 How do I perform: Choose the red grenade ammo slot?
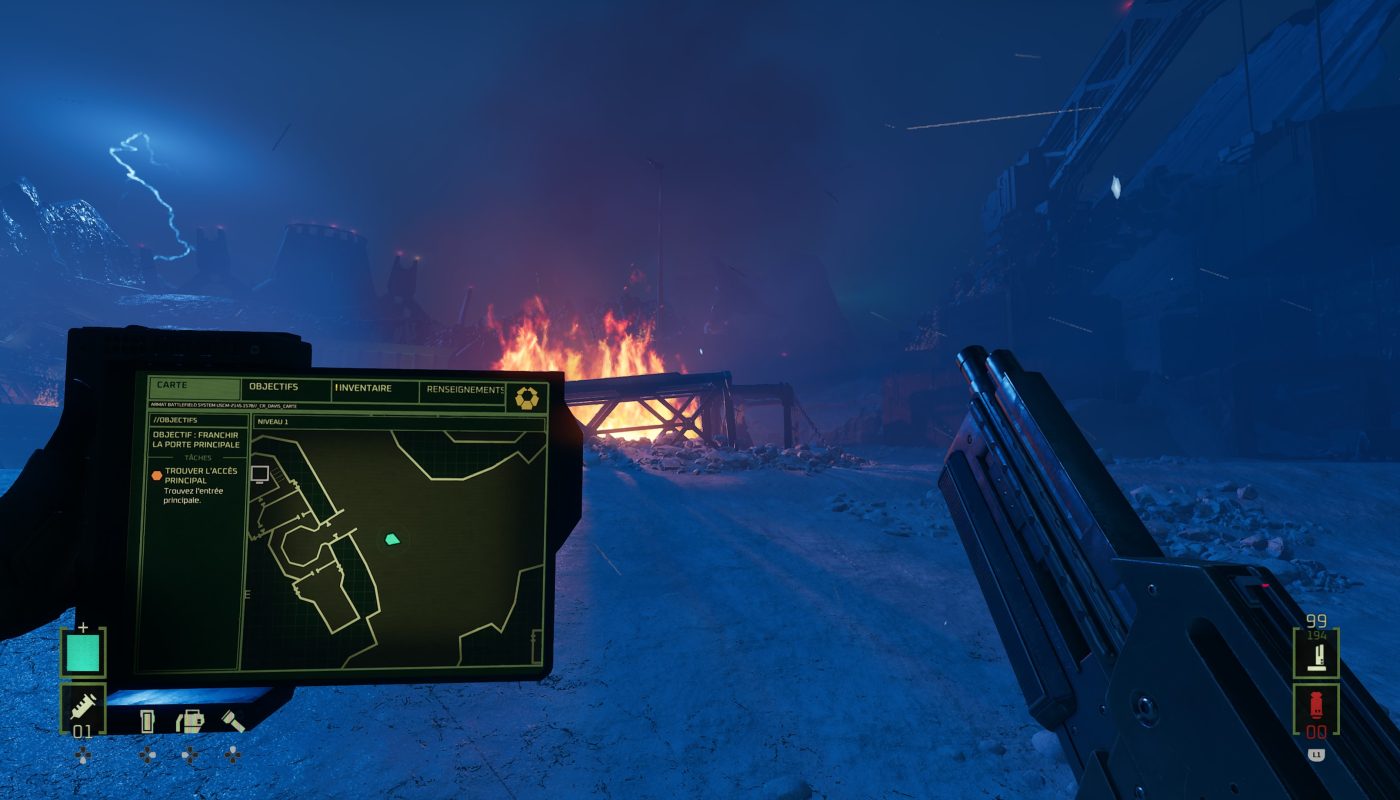click(1316, 709)
